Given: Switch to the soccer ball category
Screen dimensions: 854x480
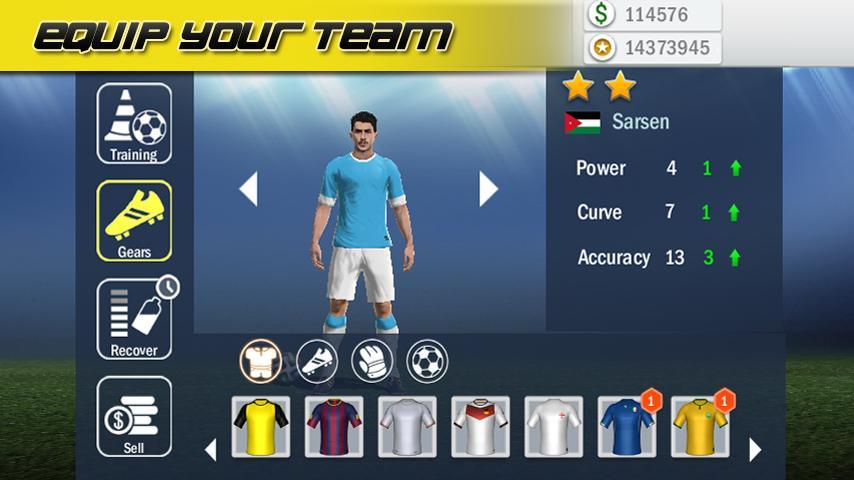Looking at the screenshot, I should (x=427, y=360).
